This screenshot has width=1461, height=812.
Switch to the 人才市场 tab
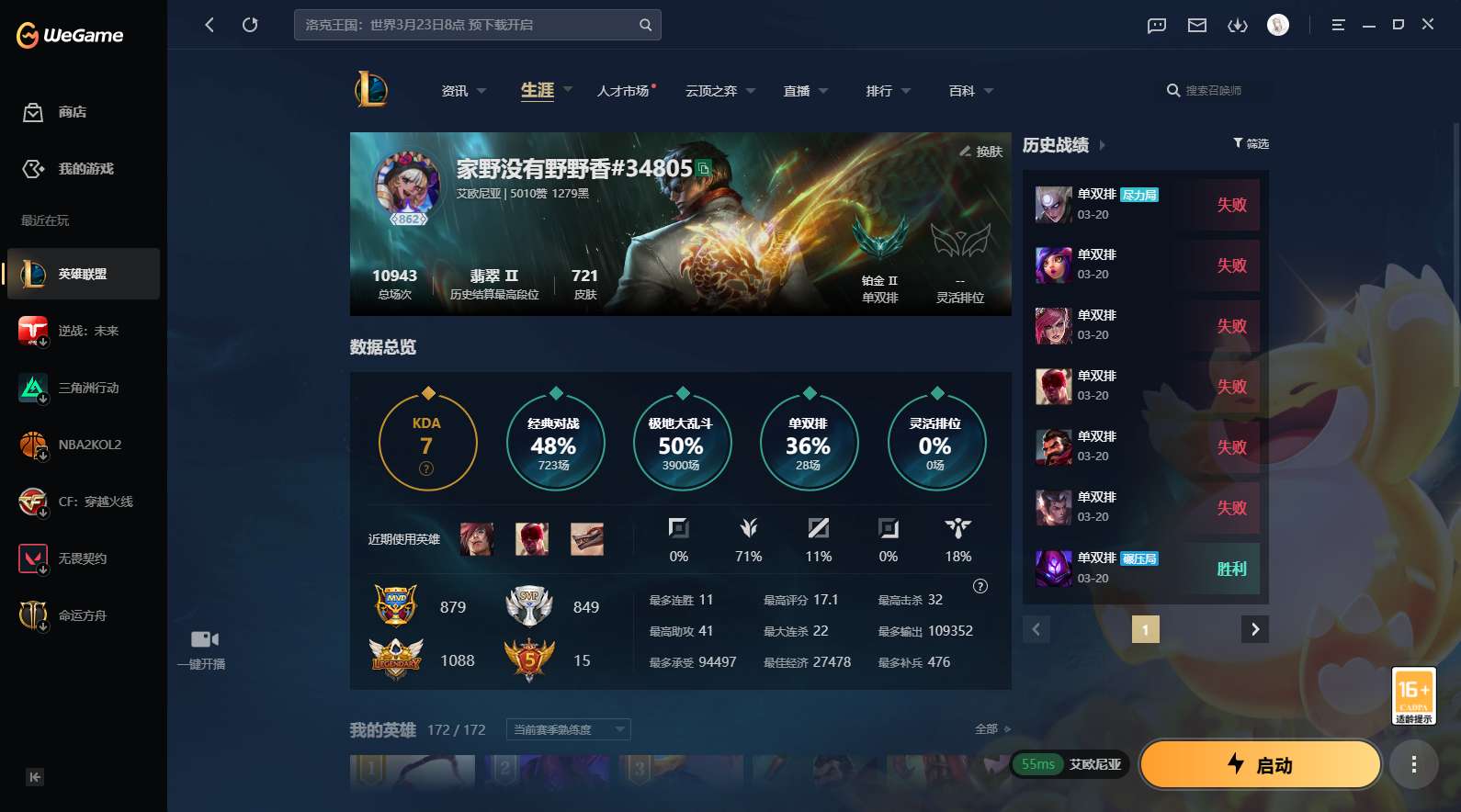[x=623, y=90]
